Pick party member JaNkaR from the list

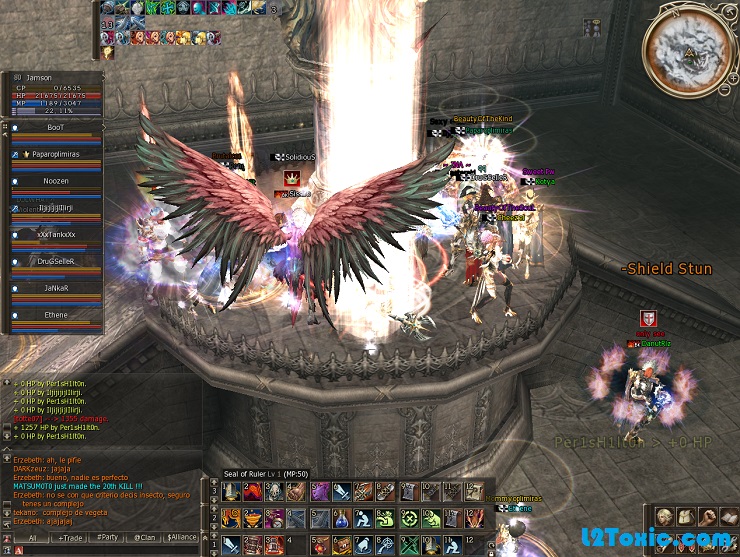[56, 287]
